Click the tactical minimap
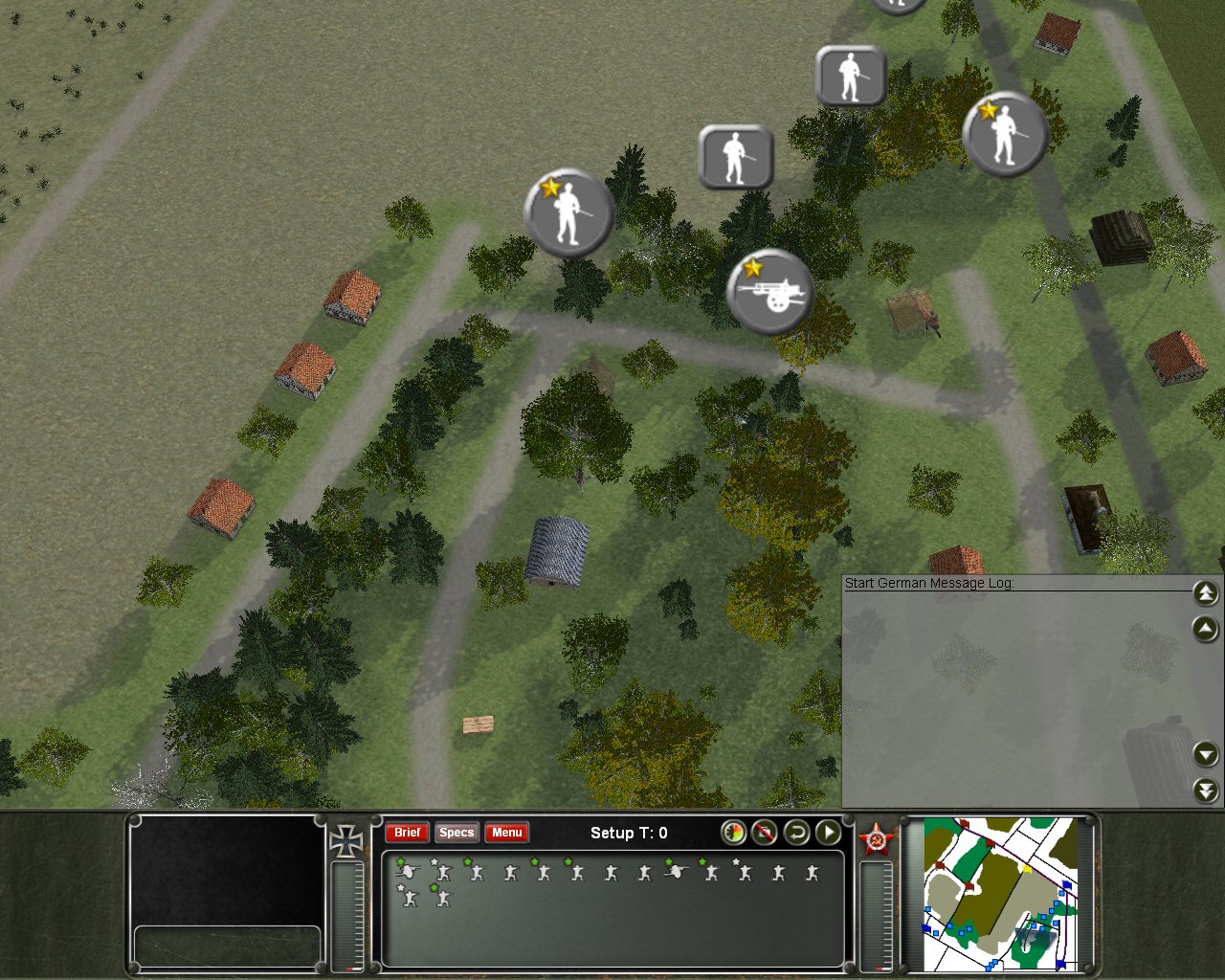The width and height of the screenshot is (1225, 980). click(x=1000, y=894)
